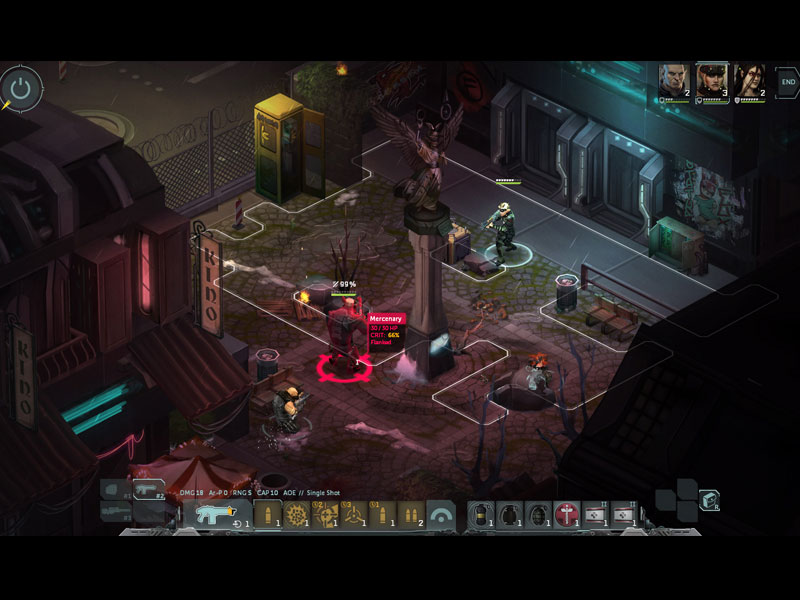
Task: Activate the gear-shaped ability icon
Action: 296,515
